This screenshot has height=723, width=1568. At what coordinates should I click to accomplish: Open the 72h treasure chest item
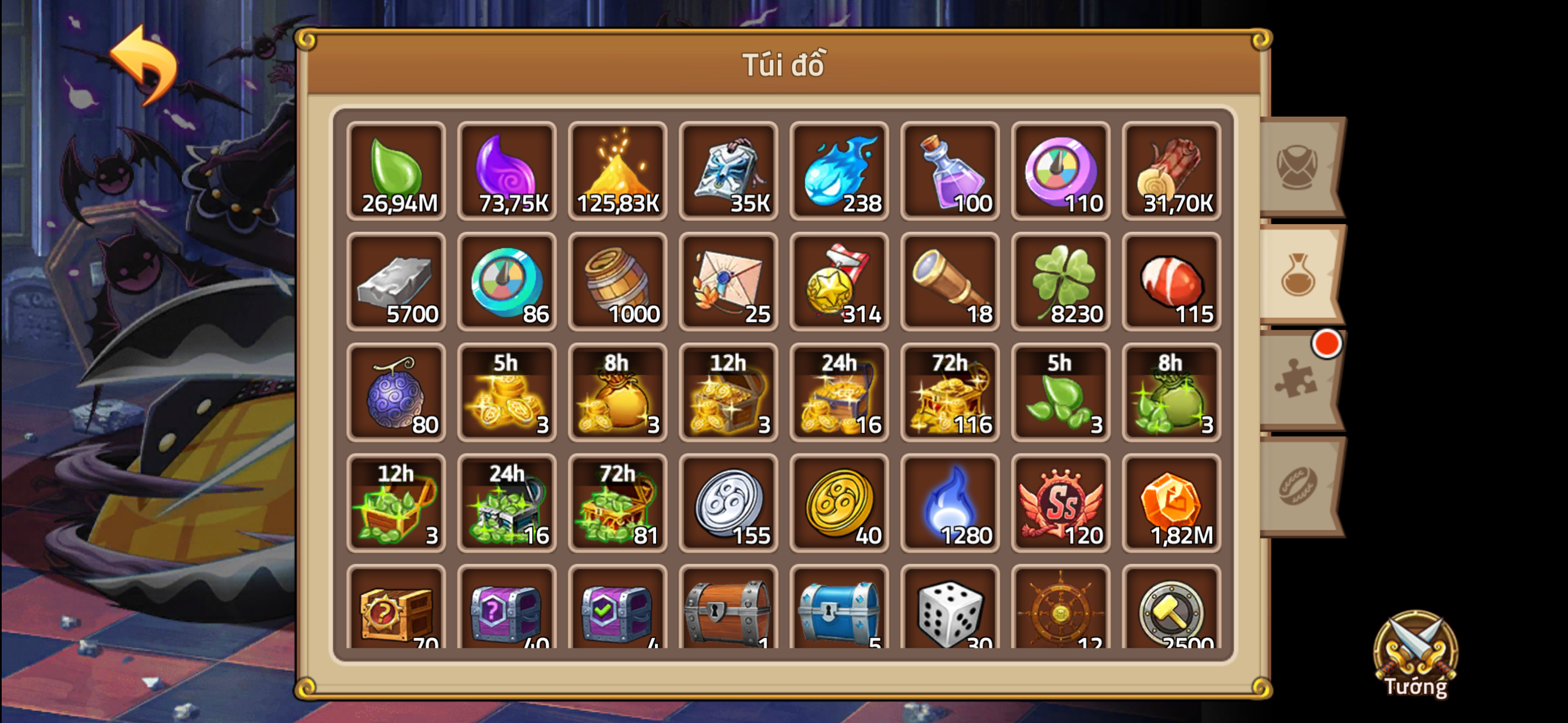(950, 393)
